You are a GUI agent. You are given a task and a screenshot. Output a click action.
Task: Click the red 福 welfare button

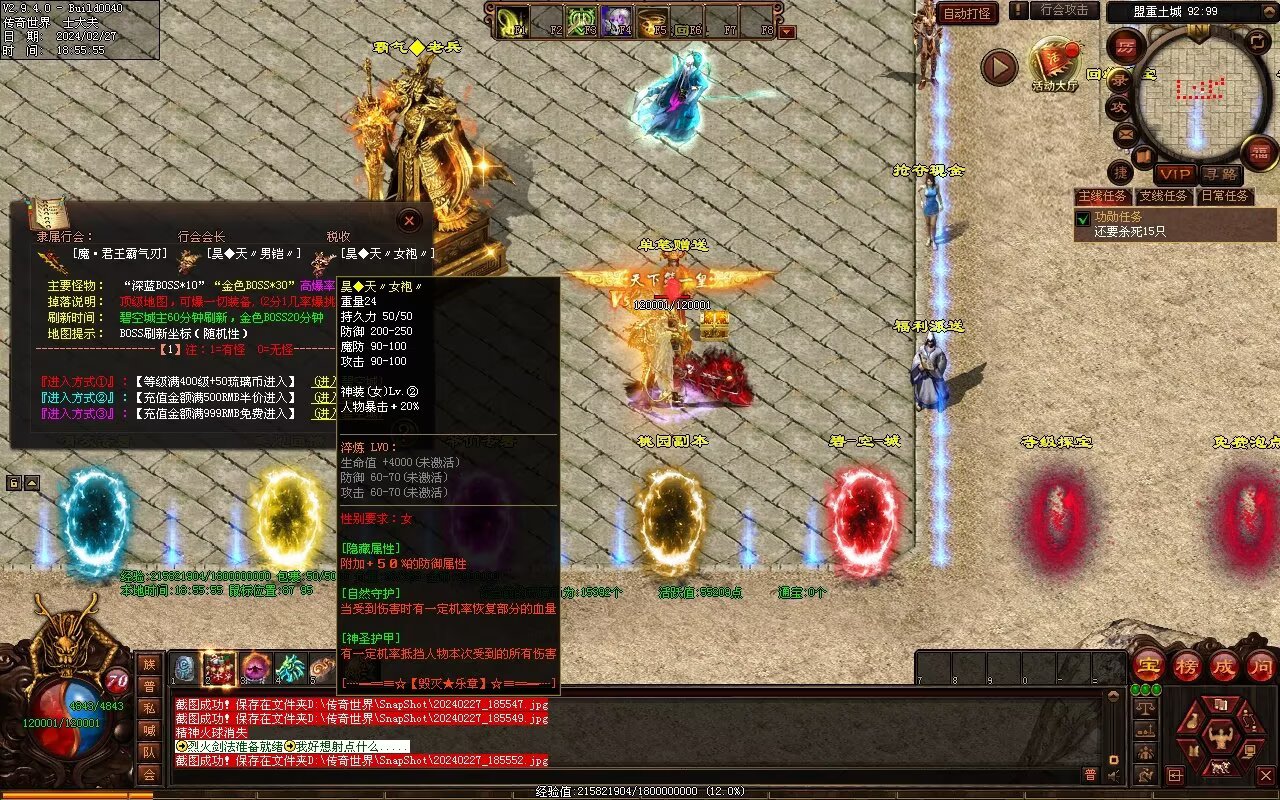point(1260,151)
